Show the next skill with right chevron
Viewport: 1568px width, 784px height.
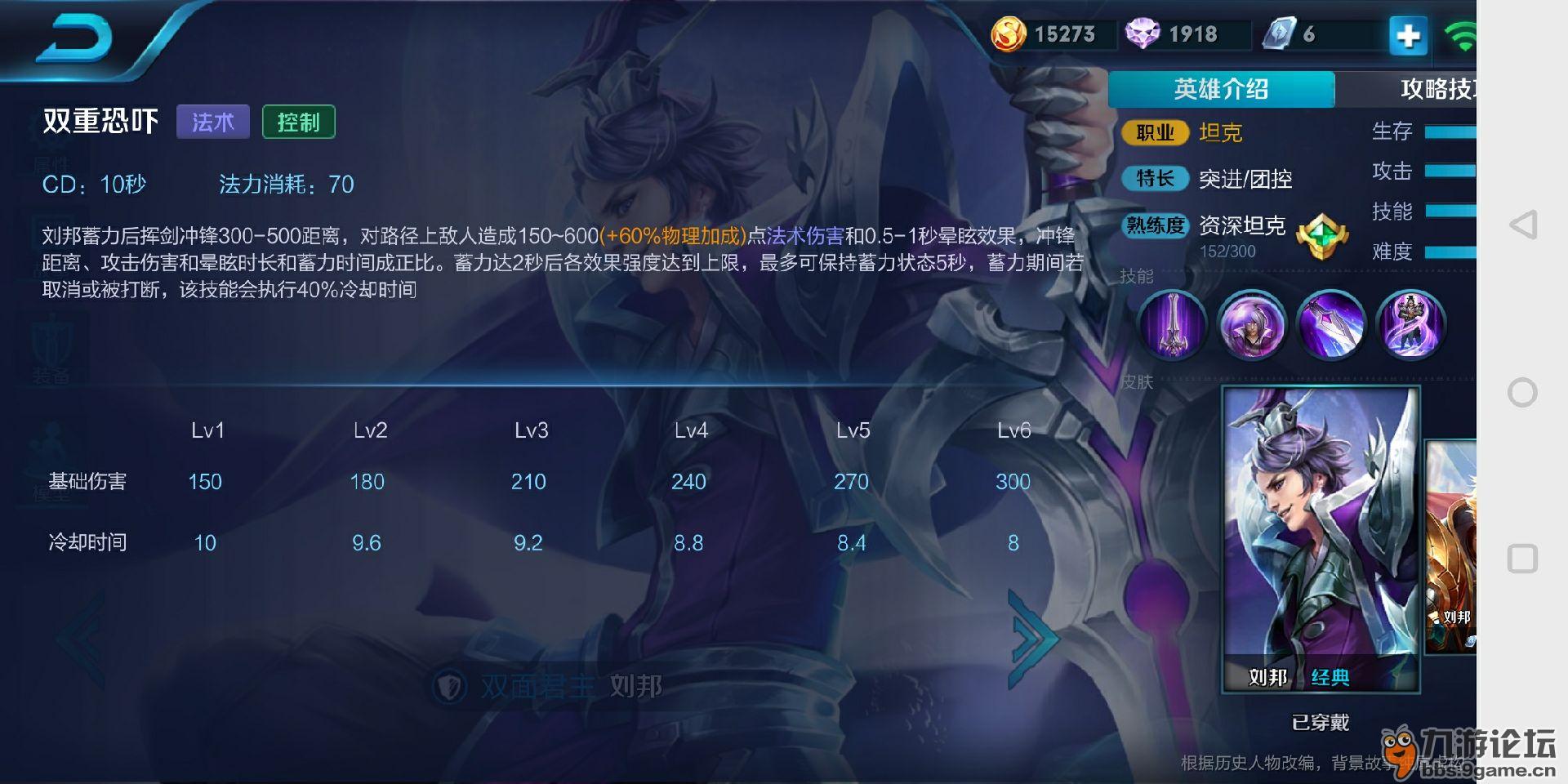[1031, 639]
